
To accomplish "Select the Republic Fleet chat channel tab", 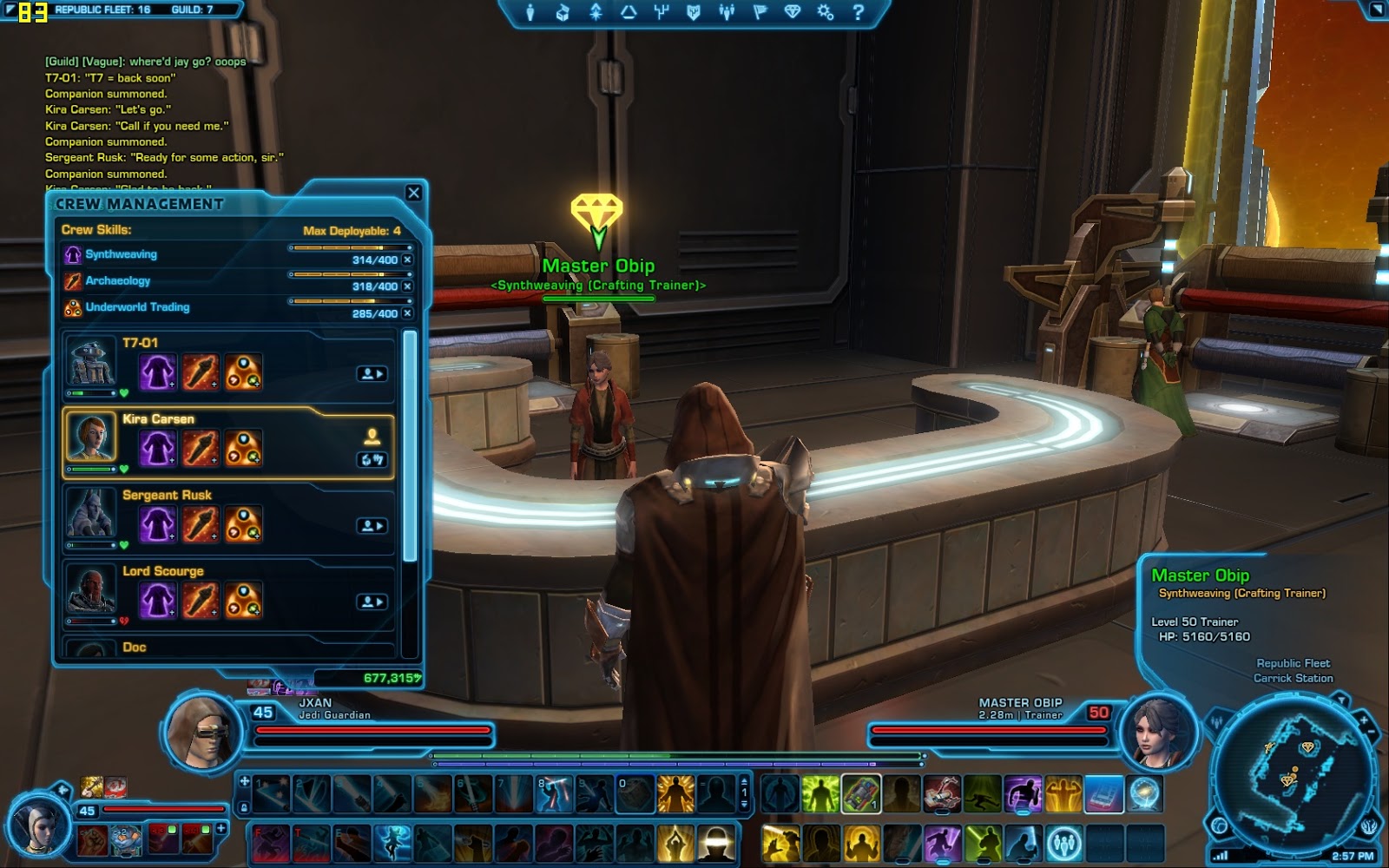I will click(102, 10).
